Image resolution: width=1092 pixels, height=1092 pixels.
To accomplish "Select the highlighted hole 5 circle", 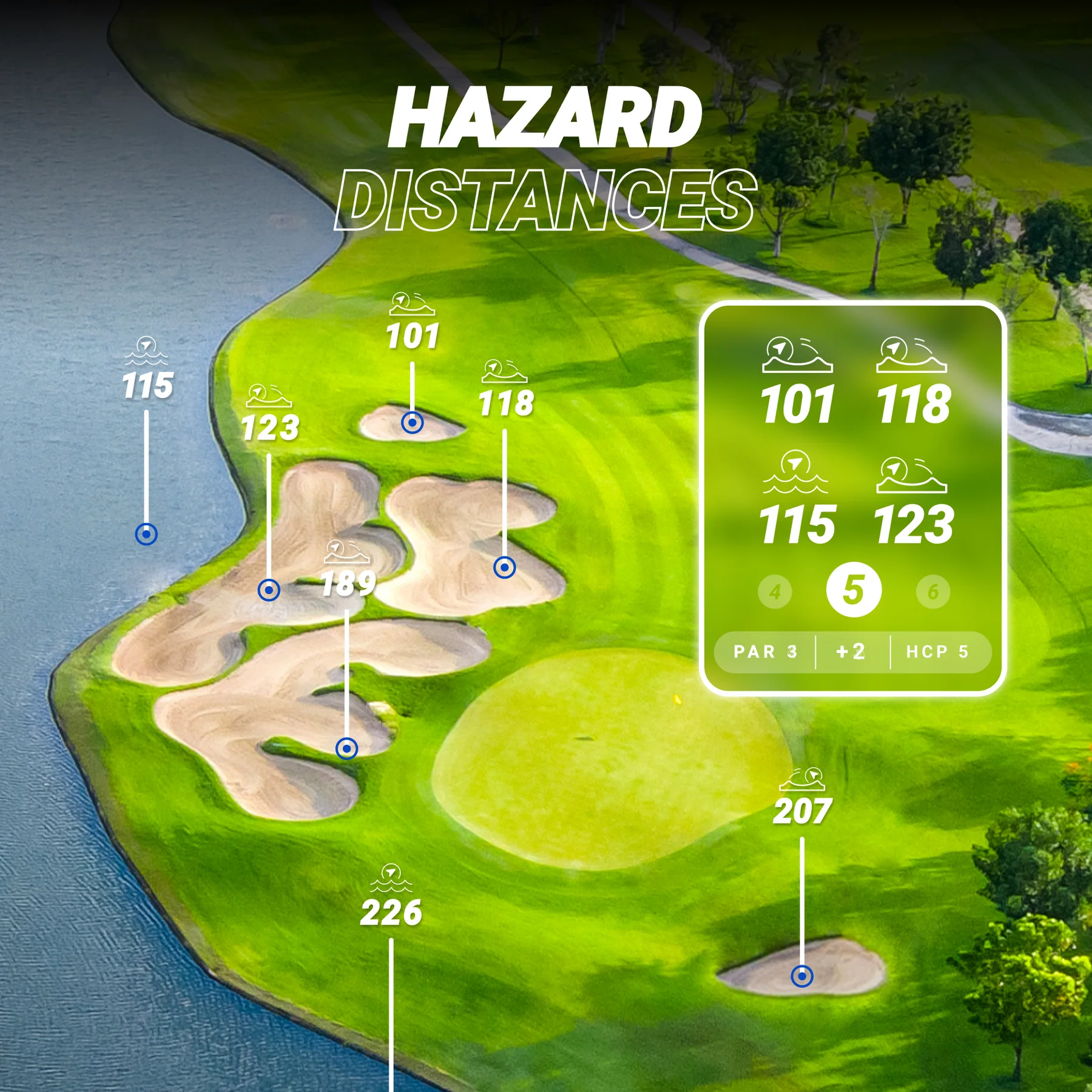I will (854, 590).
